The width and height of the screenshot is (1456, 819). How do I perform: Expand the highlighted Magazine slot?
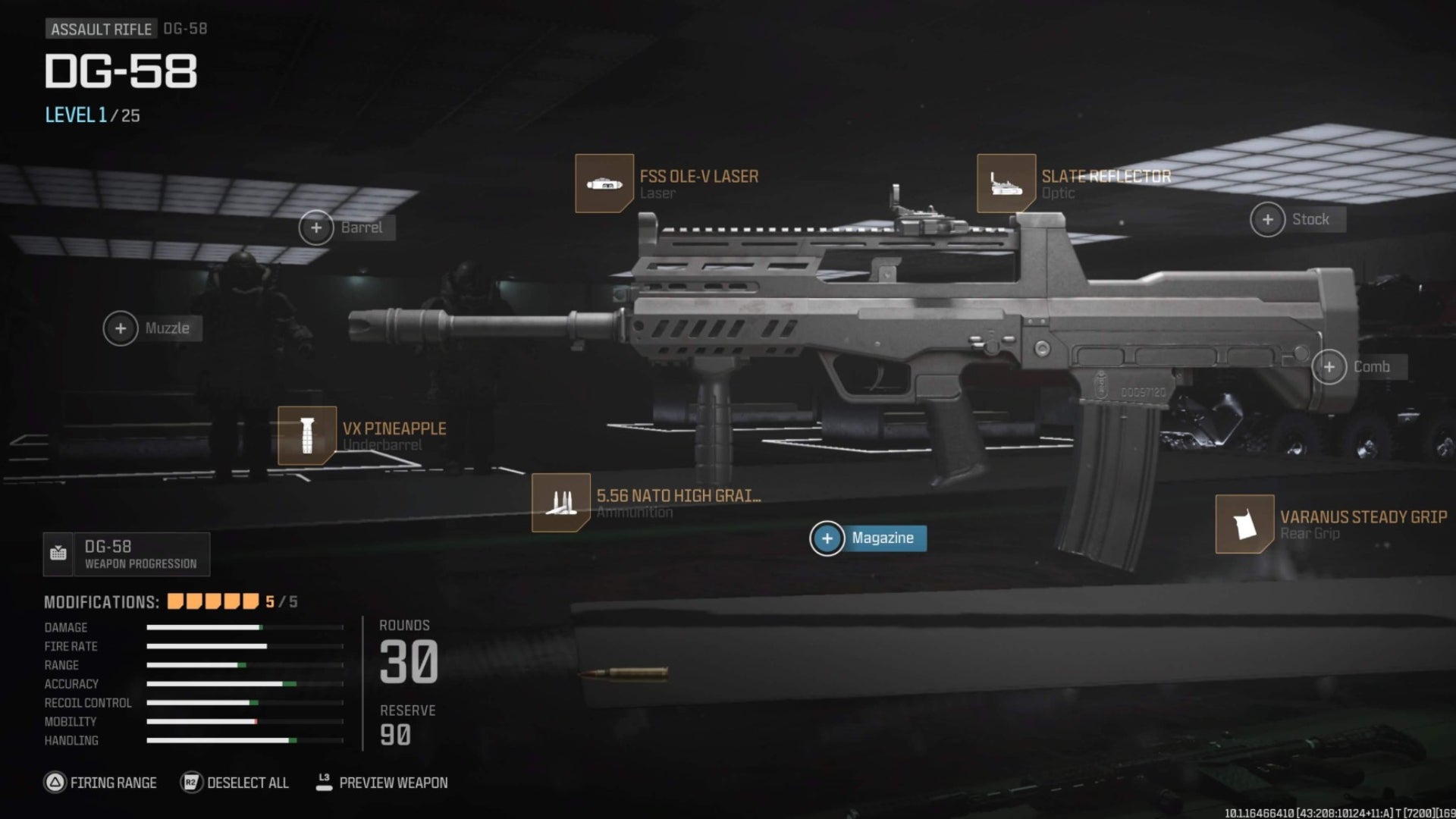click(827, 539)
